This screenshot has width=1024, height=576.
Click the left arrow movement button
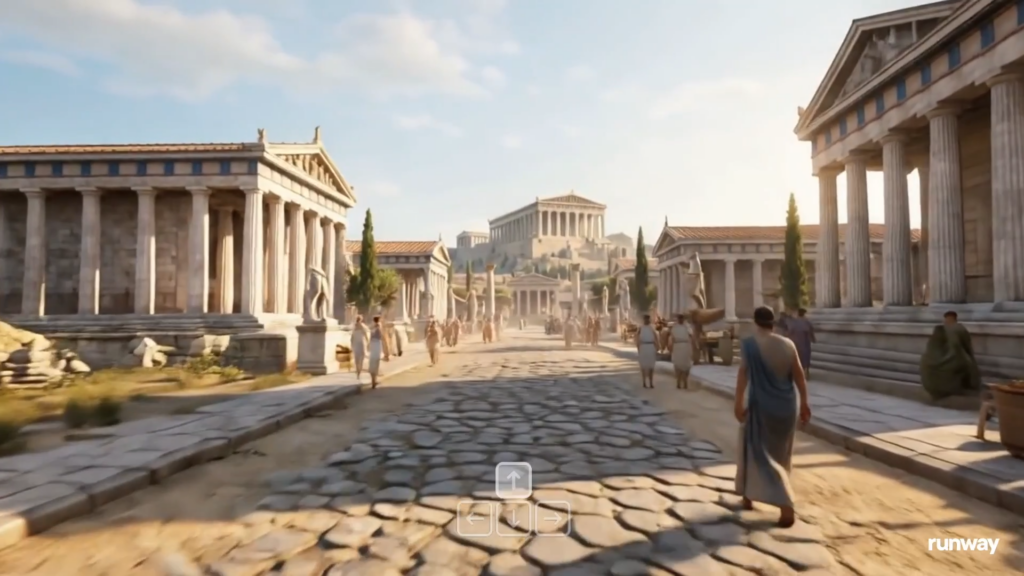[x=474, y=518]
